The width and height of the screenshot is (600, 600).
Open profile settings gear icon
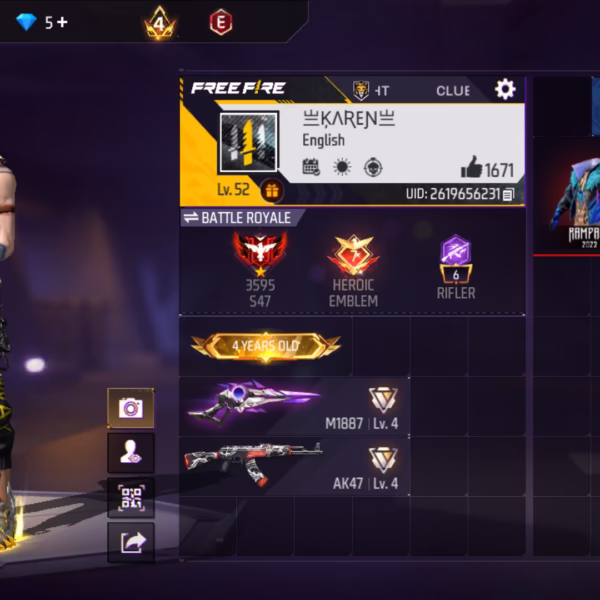(505, 89)
